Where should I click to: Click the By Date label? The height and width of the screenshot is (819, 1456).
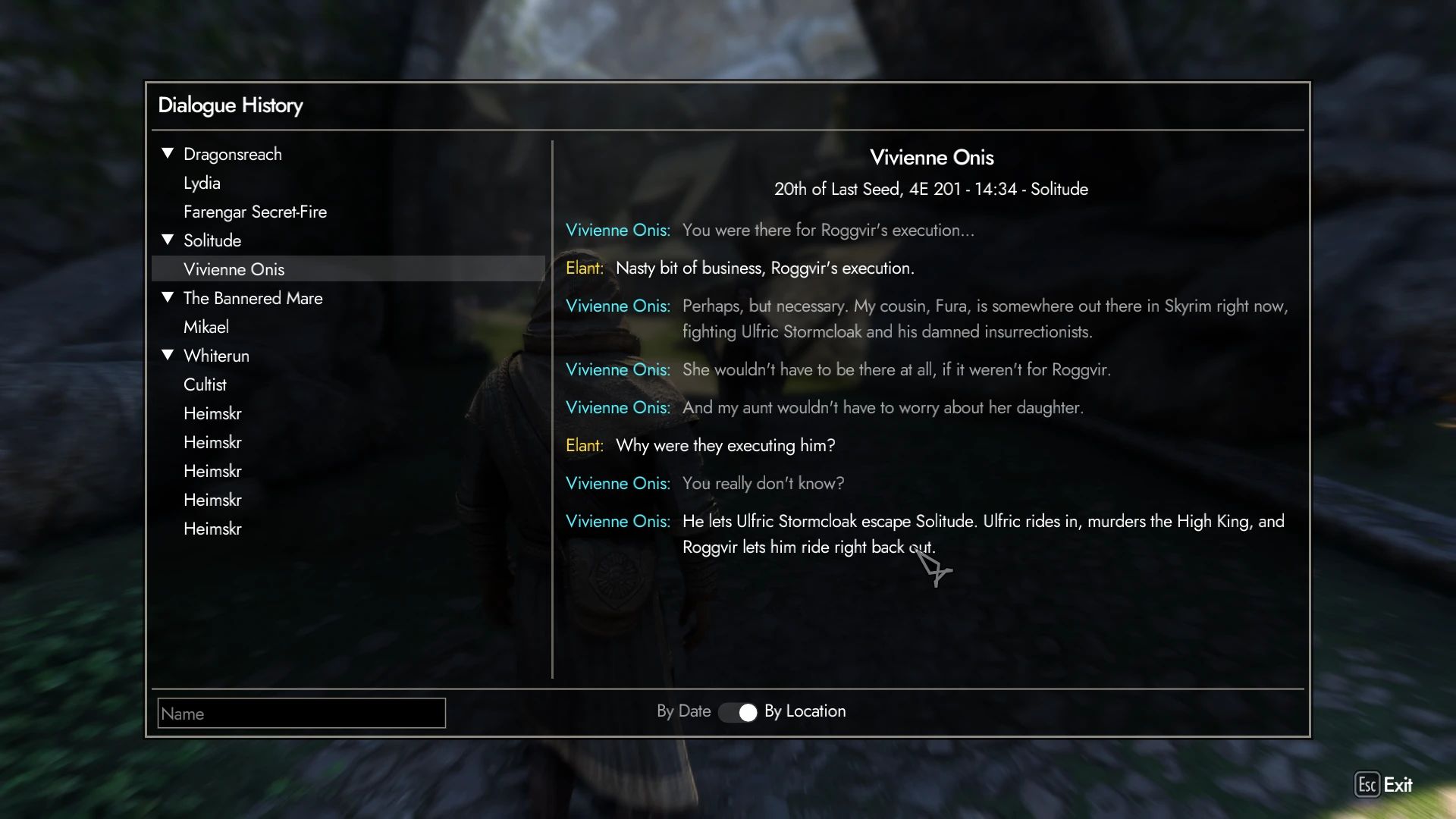tap(683, 711)
